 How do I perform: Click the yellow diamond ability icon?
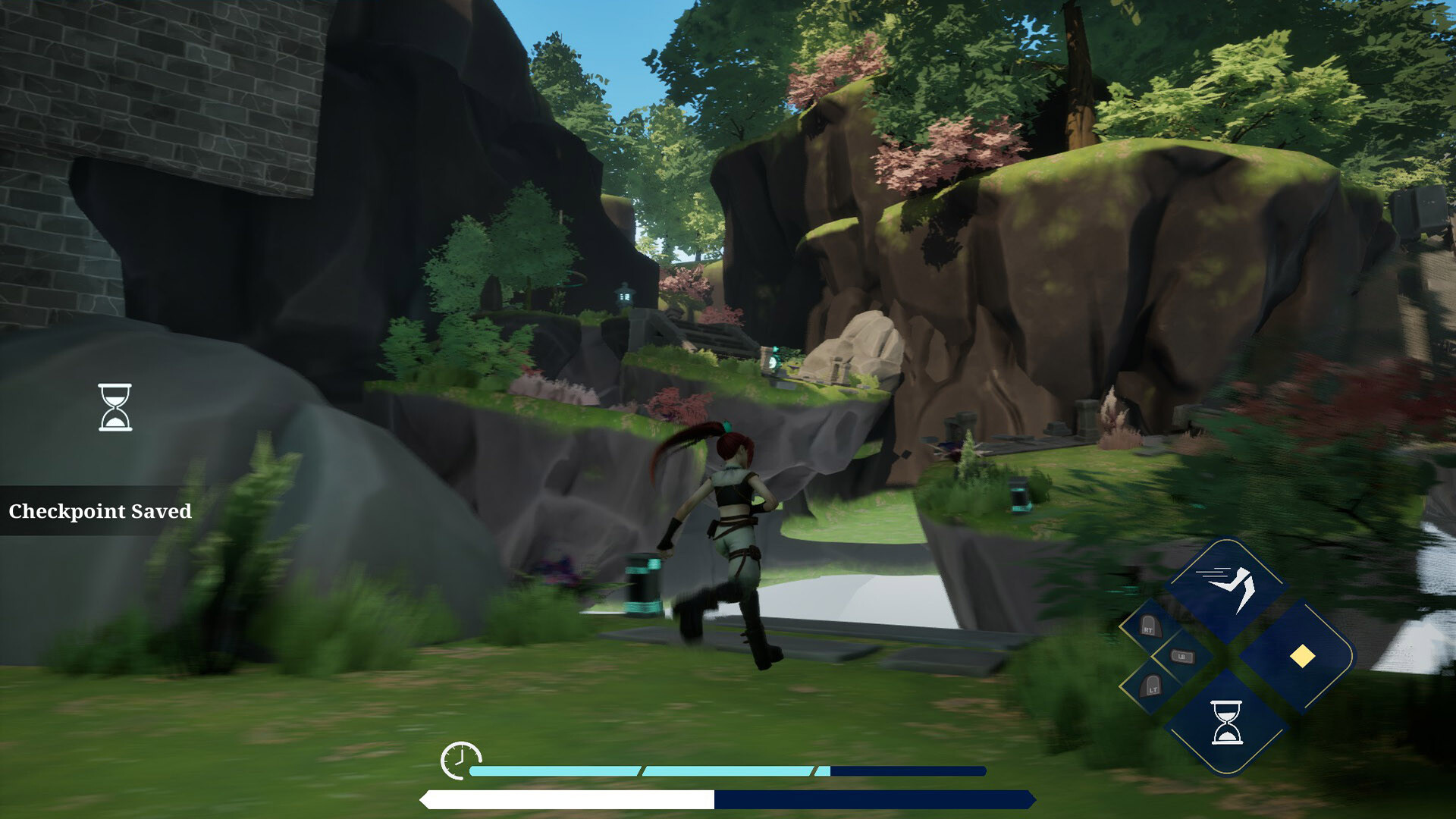[1303, 656]
